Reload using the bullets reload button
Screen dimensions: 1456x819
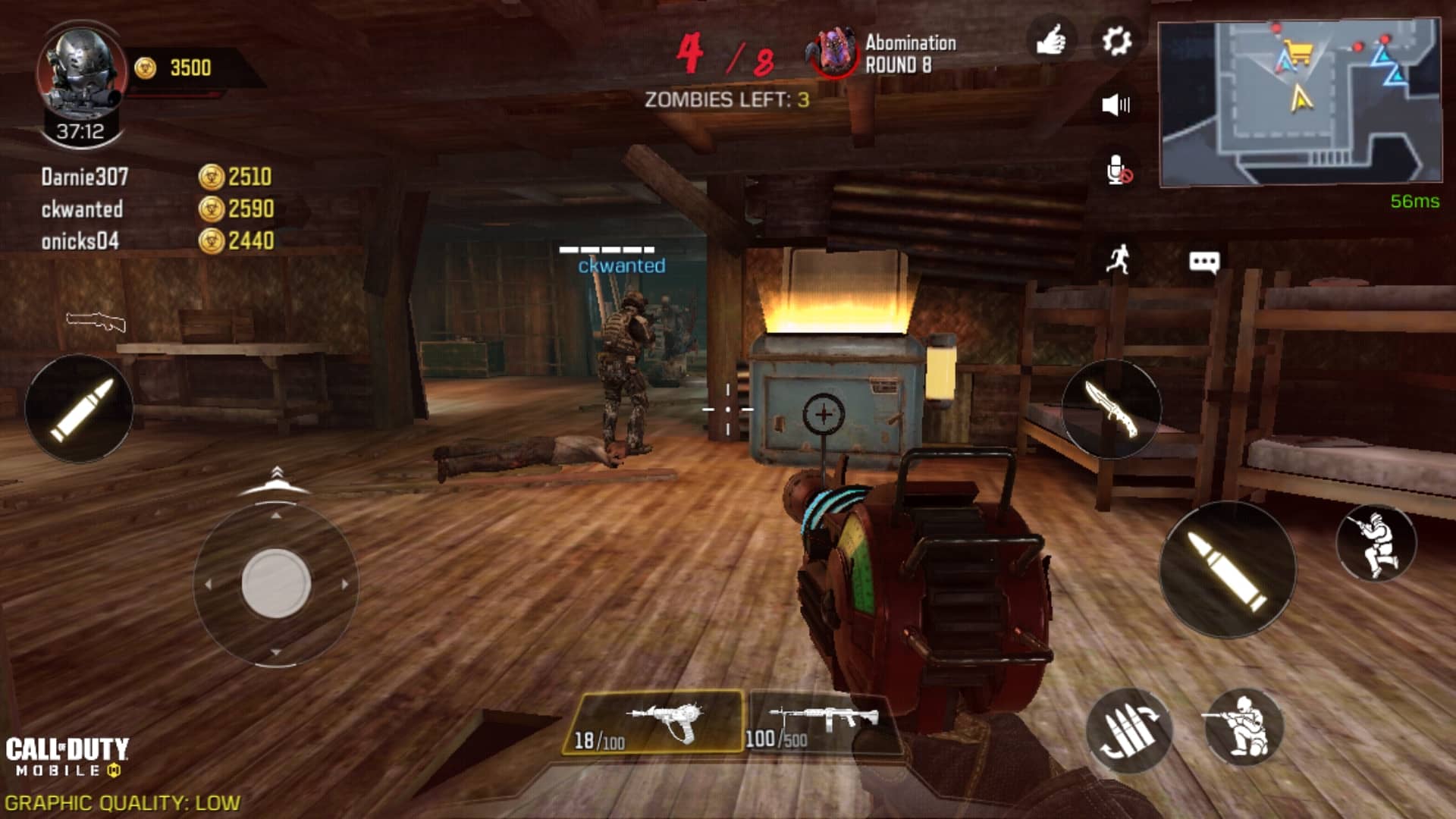[x=1129, y=730]
